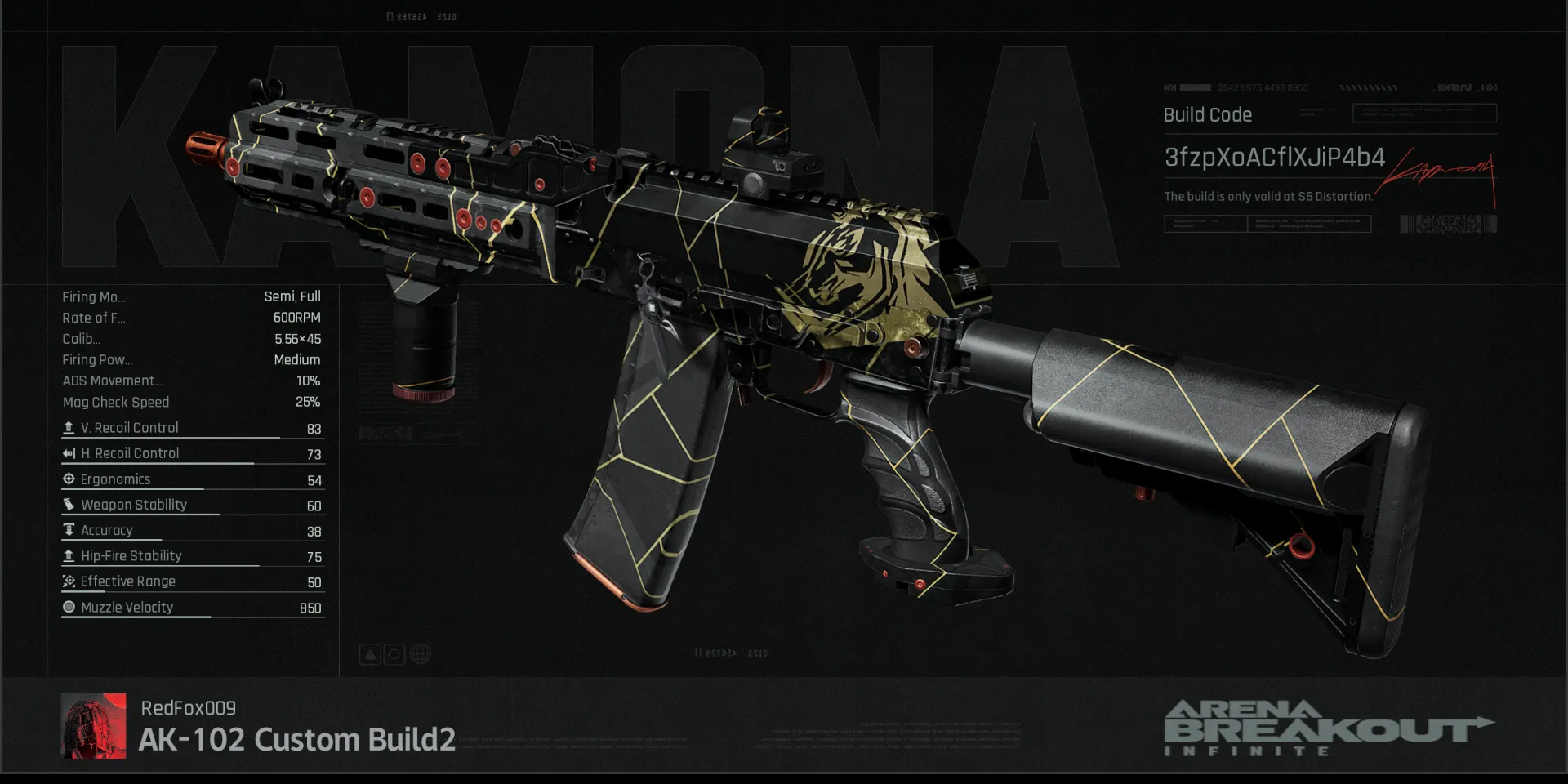Select the V. Recoil Control arrow icon

(x=69, y=427)
